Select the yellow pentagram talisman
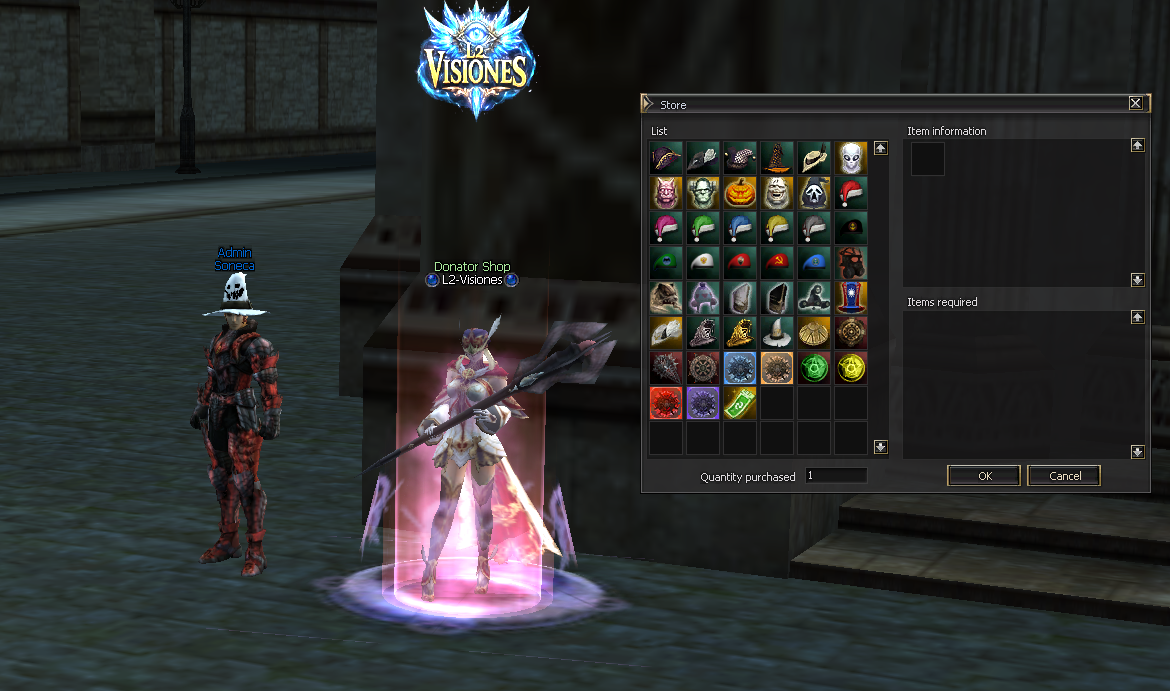The height and width of the screenshot is (691, 1170). tap(851, 368)
